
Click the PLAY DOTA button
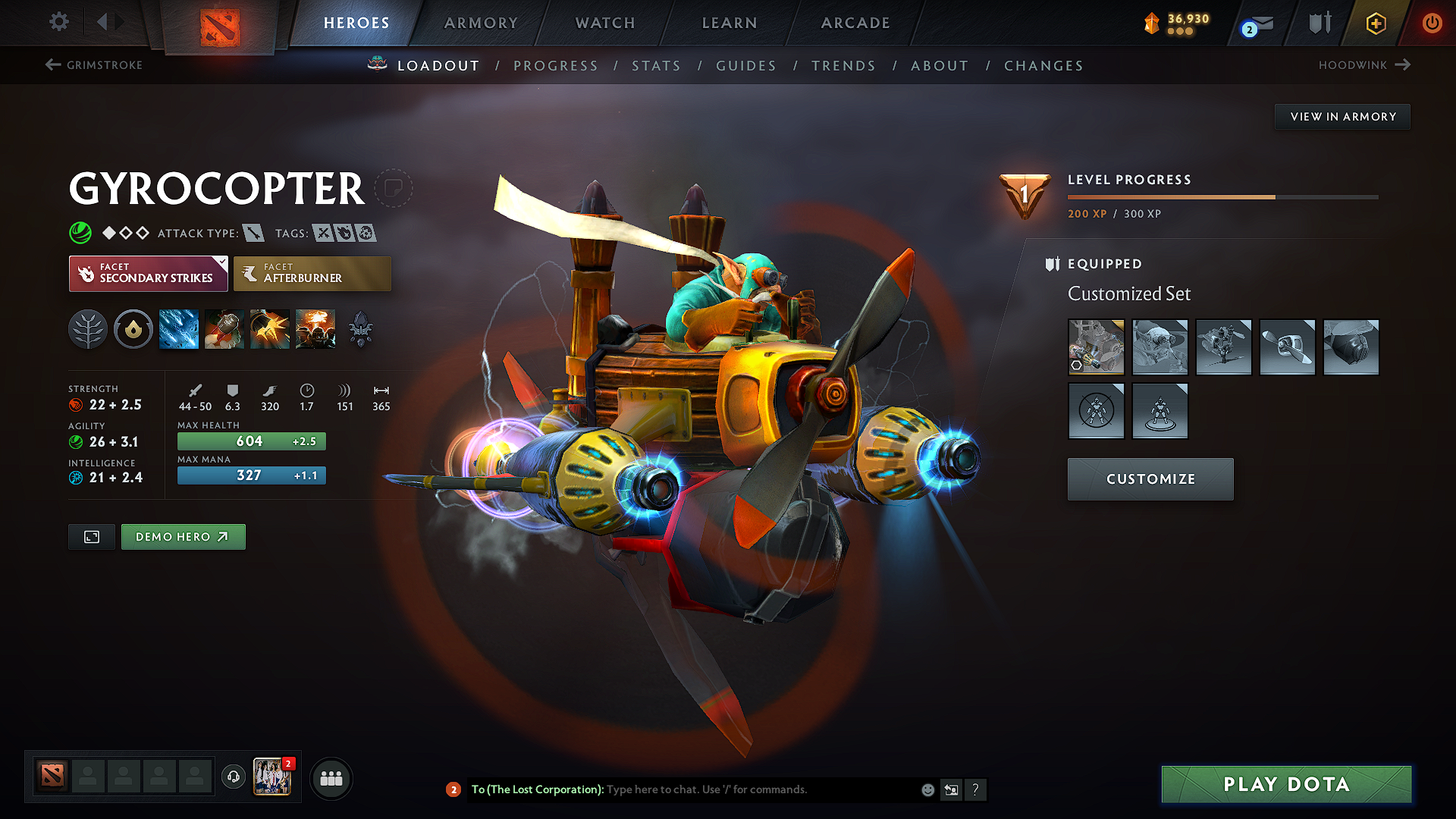(x=1285, y=784)
